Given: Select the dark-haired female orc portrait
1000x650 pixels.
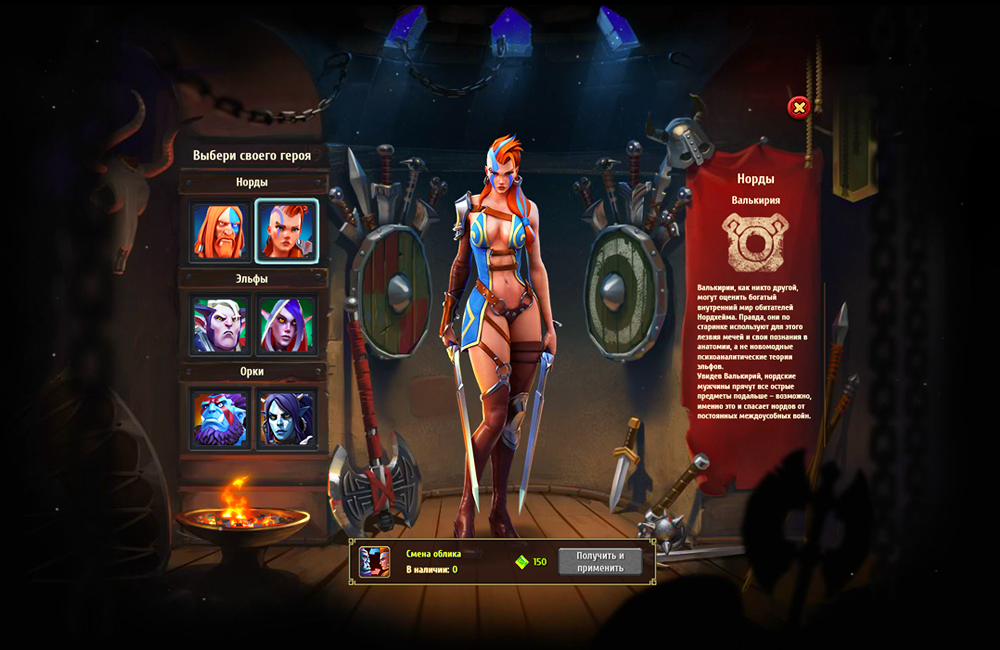Looking at the screenshot, I should click(287, 418).
